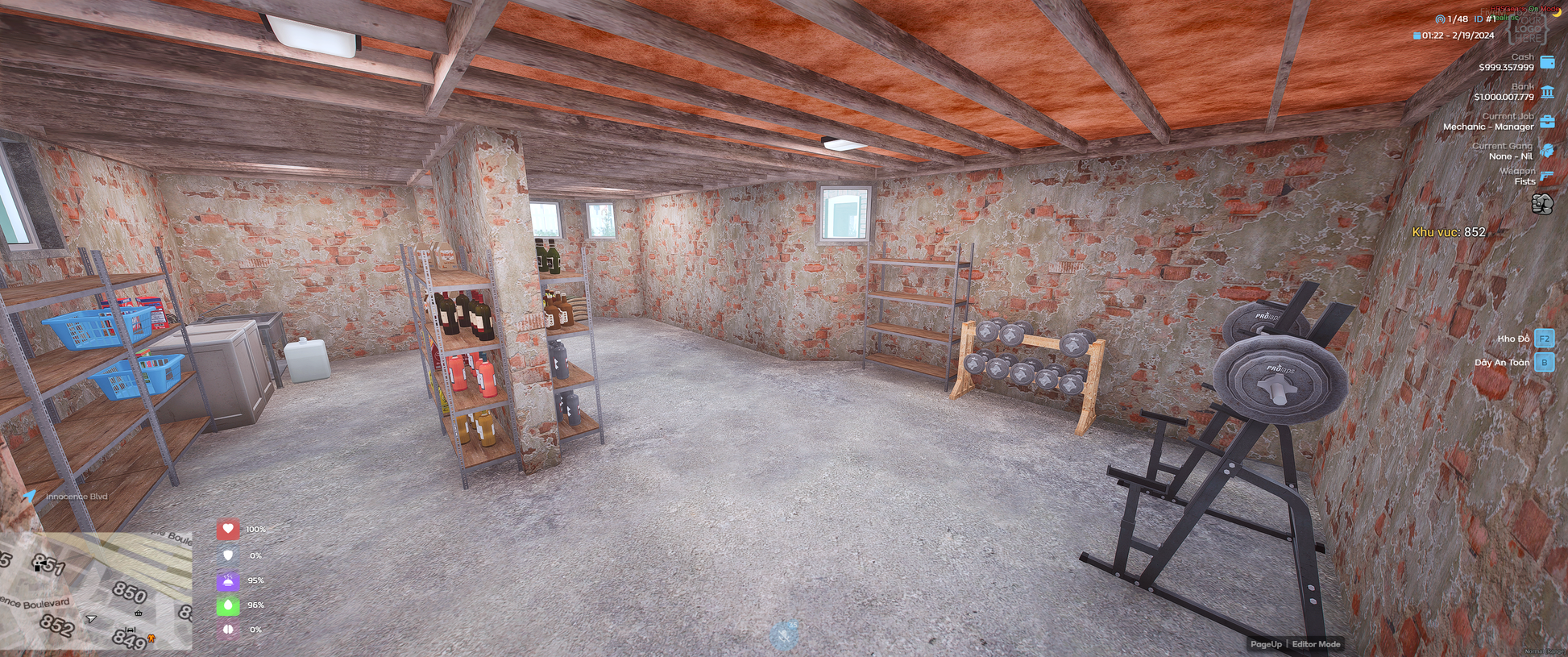Screen dimensions: 1568x657
Task: Click the garage car marker on minimap
Action: coord(131,630)
